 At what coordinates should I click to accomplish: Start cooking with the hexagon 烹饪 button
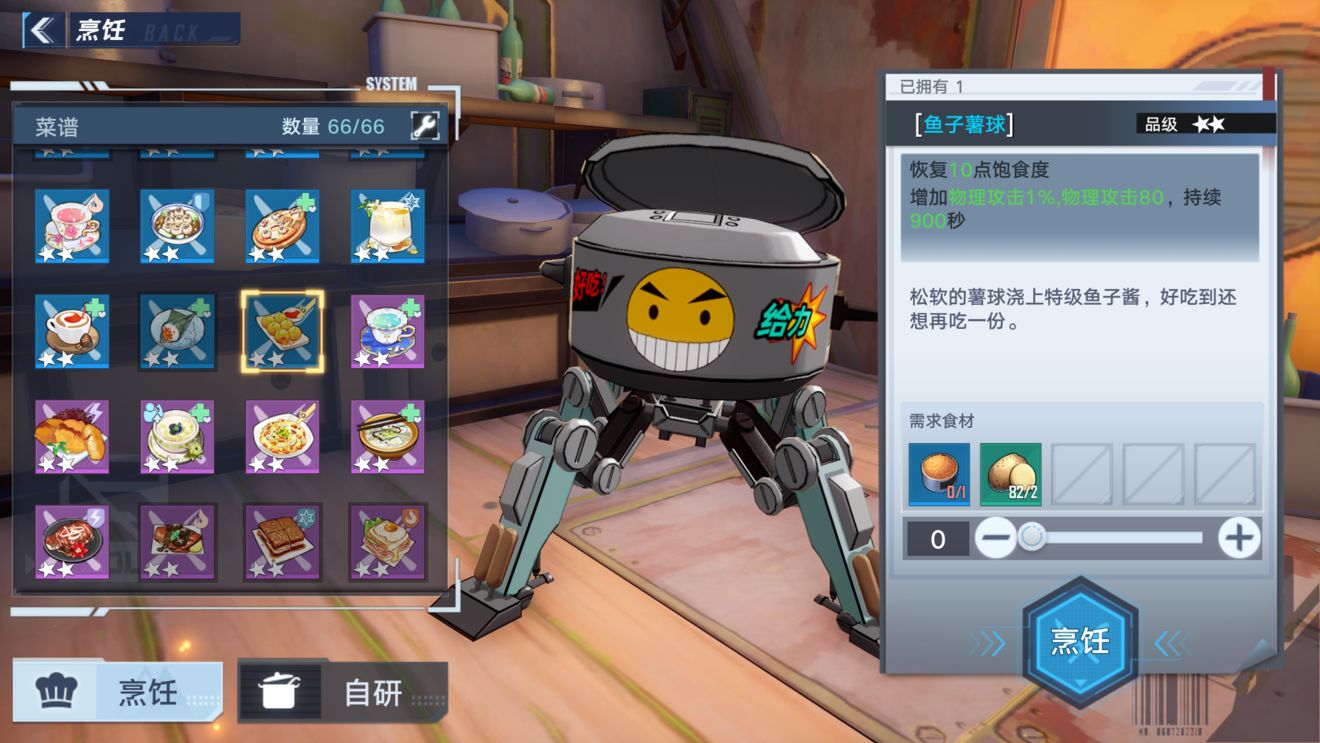[x=1080, y=641]
